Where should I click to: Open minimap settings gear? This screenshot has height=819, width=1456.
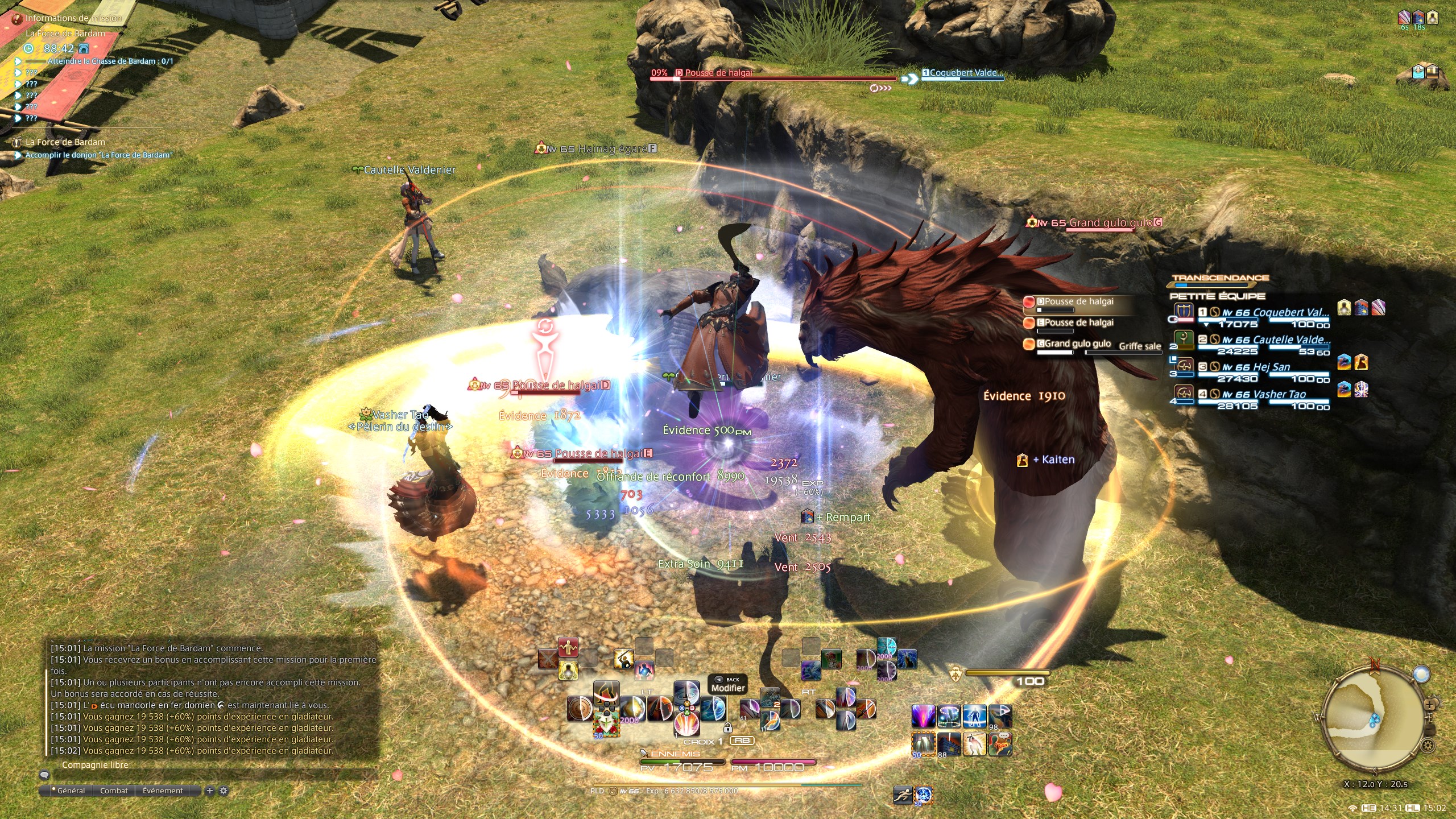[1427, 744]
